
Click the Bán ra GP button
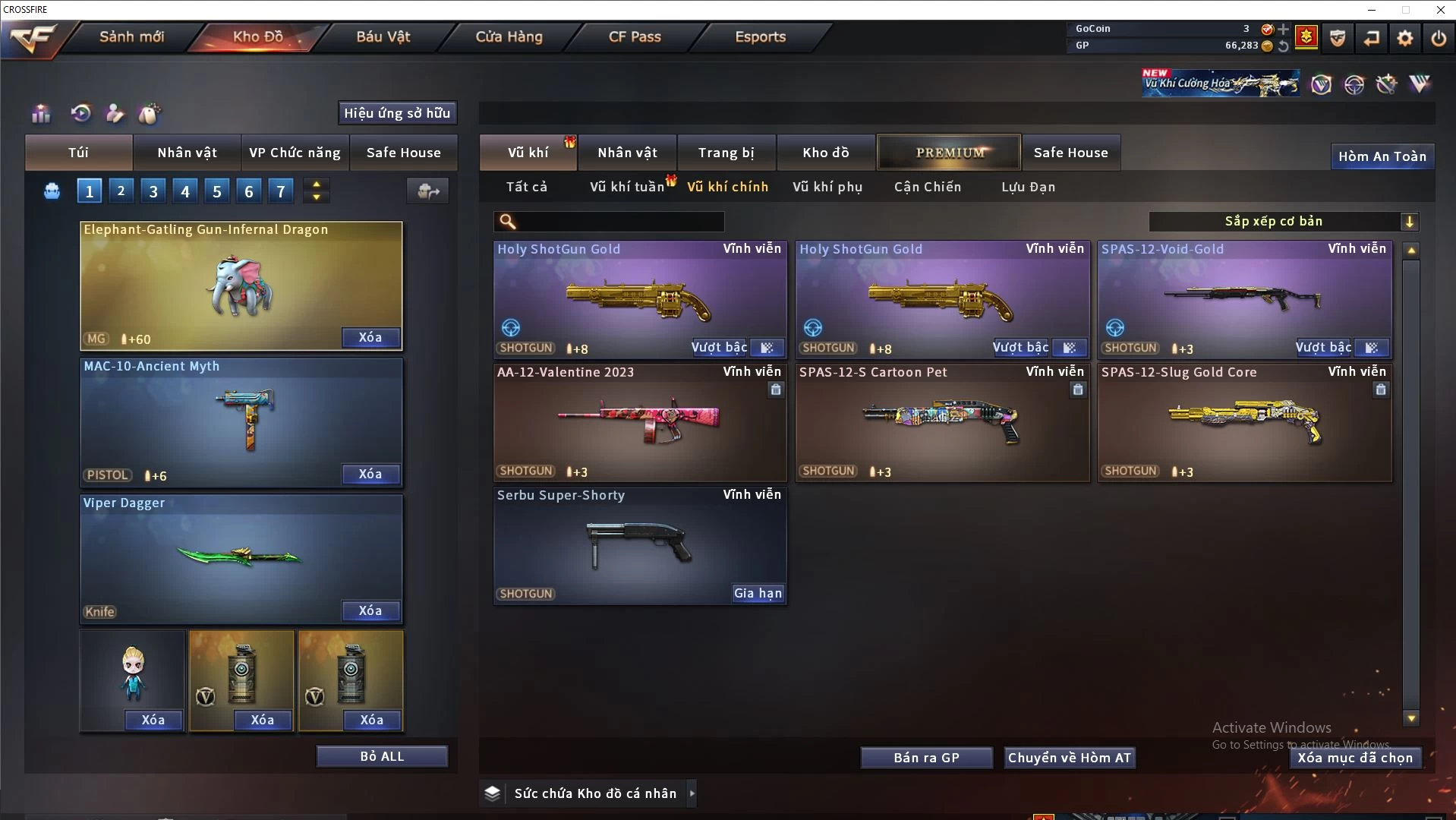coord(926,758)
